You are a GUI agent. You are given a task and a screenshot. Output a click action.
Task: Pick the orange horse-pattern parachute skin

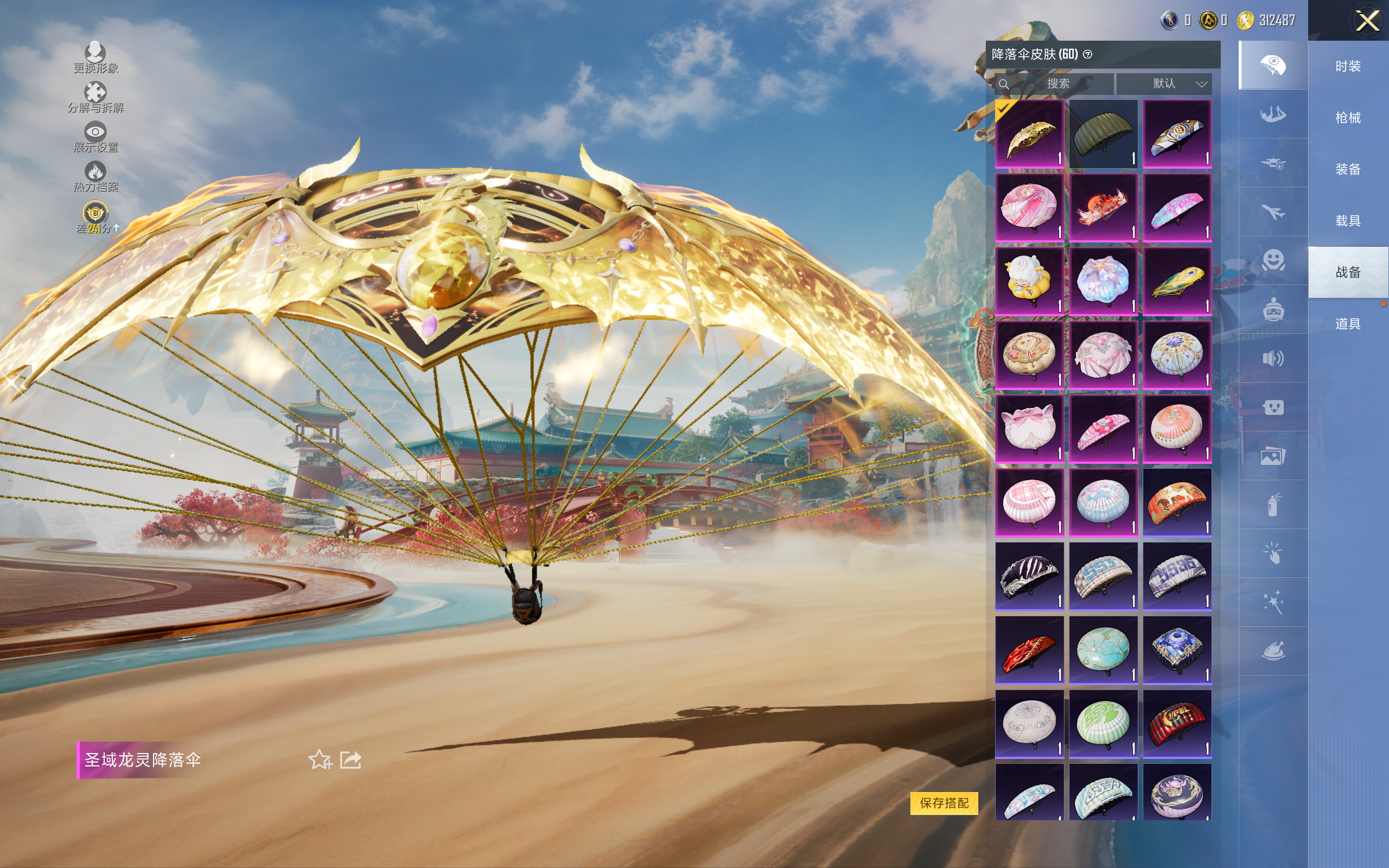[1177, 502]
